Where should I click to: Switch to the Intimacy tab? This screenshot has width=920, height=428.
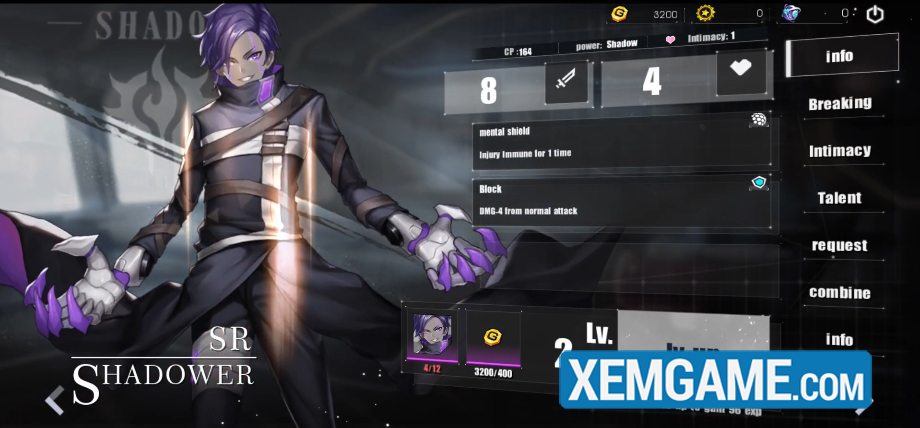click(840, 151)
